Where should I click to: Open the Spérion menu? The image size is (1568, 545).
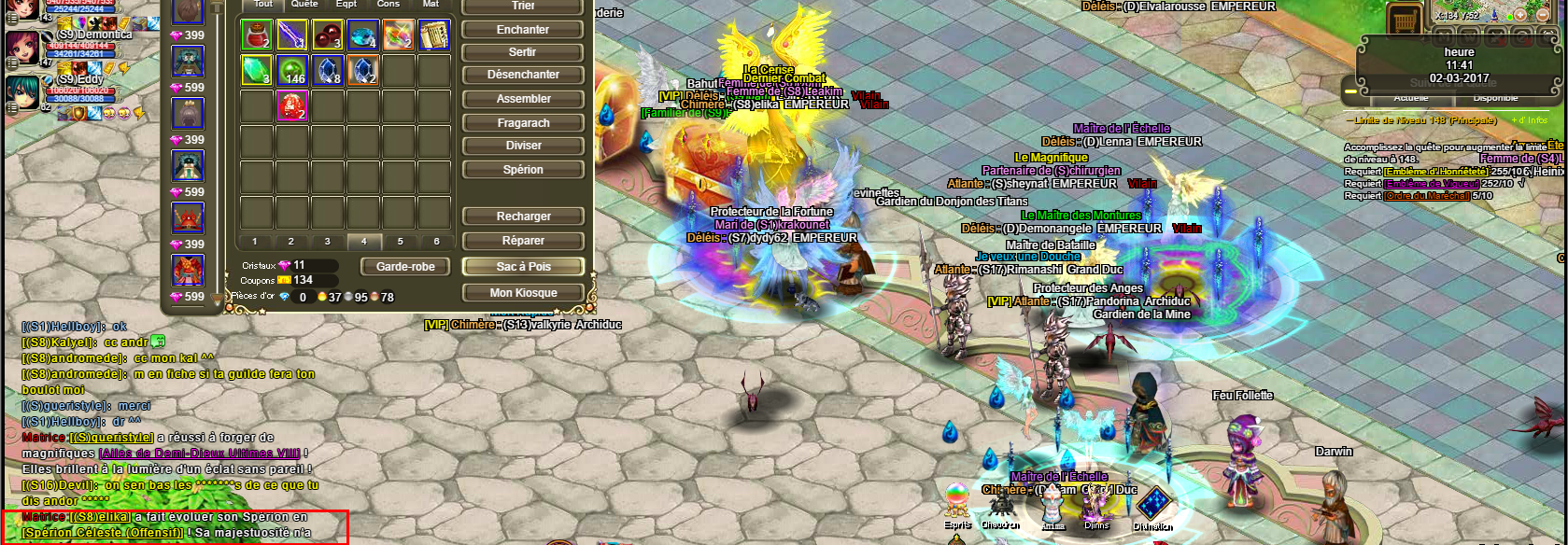tap(523, 170)
